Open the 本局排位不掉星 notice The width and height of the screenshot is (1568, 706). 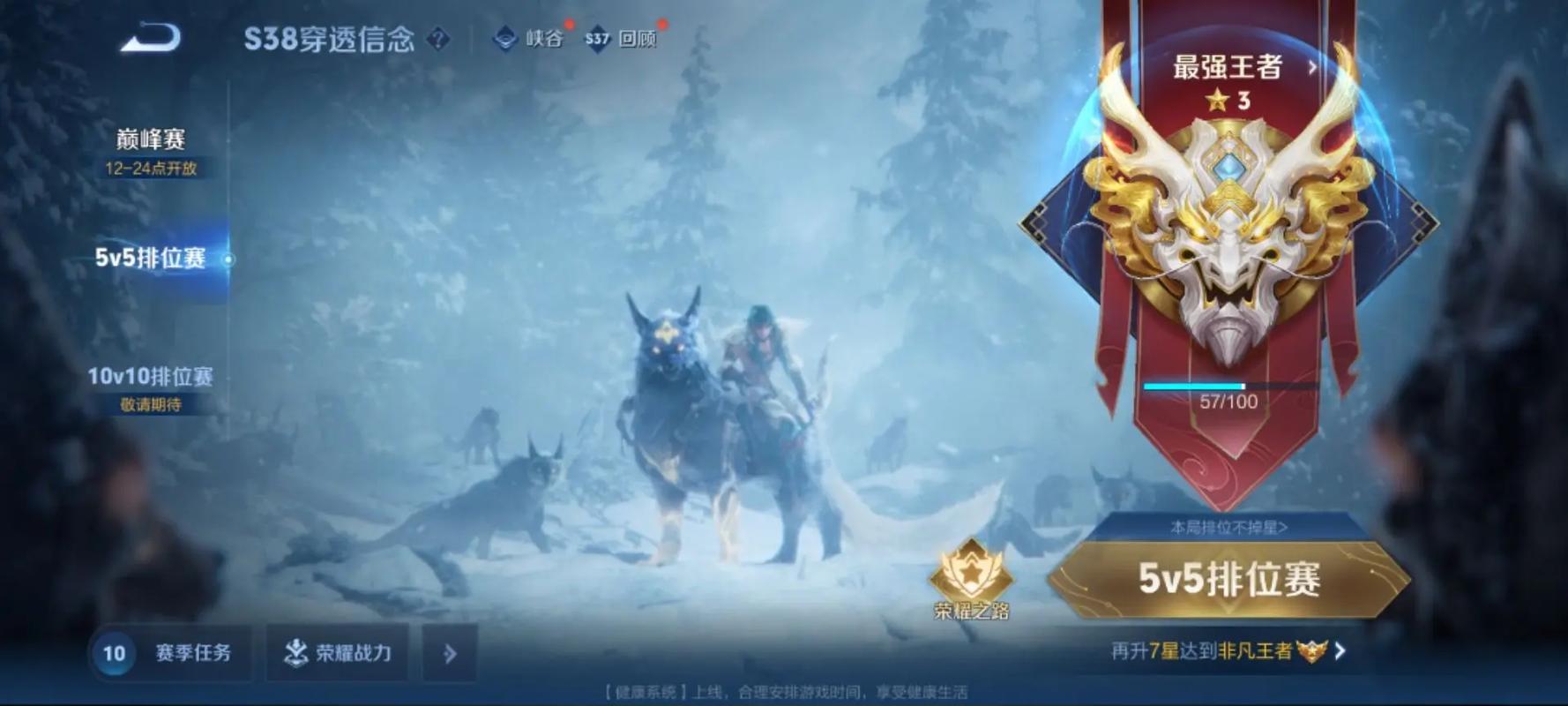(1228, 527)
